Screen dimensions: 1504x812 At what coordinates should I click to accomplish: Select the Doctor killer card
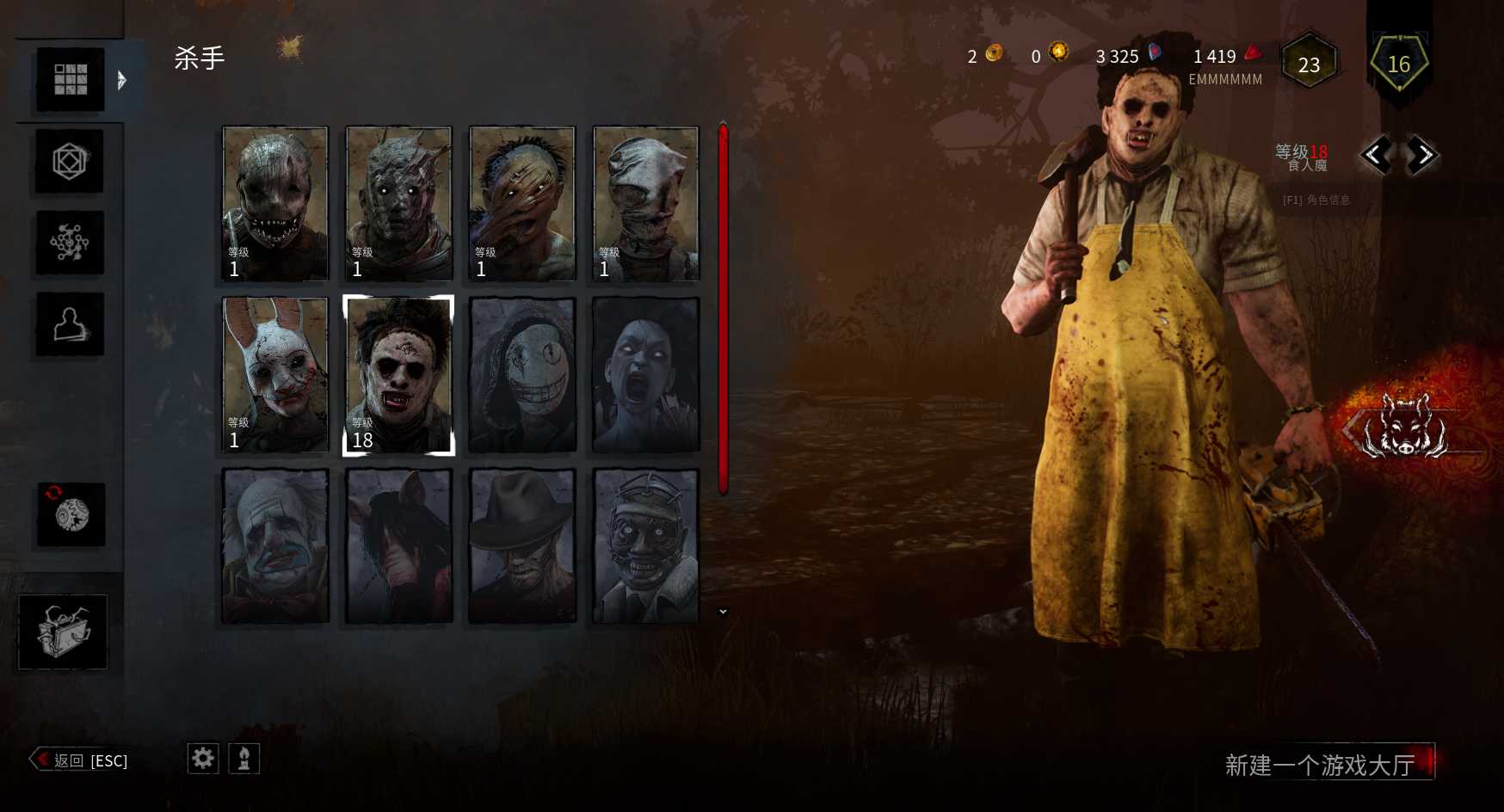pos(646,545)
